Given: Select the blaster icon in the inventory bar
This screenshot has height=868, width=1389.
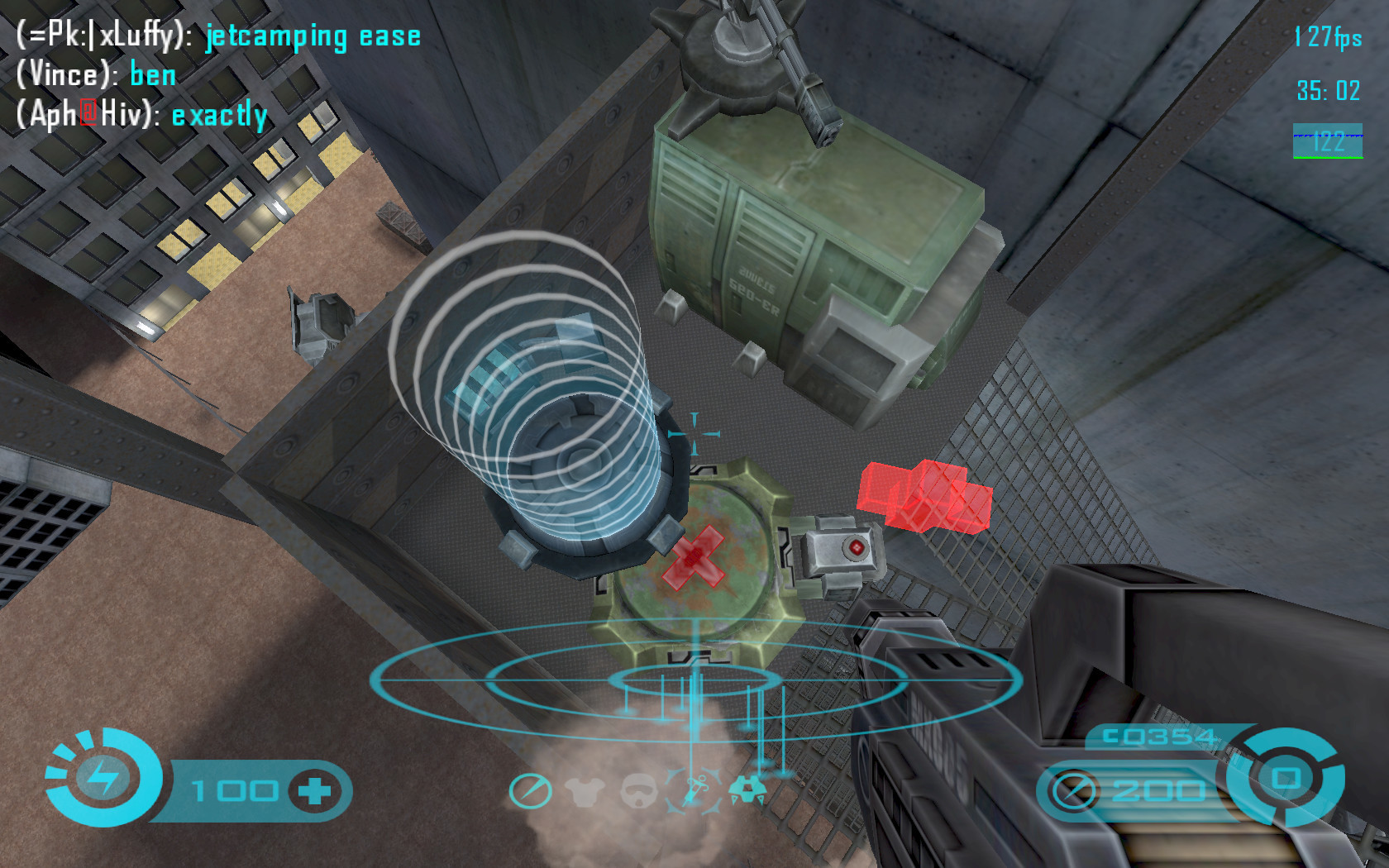Looking at the screenshot, I should 530,791.
